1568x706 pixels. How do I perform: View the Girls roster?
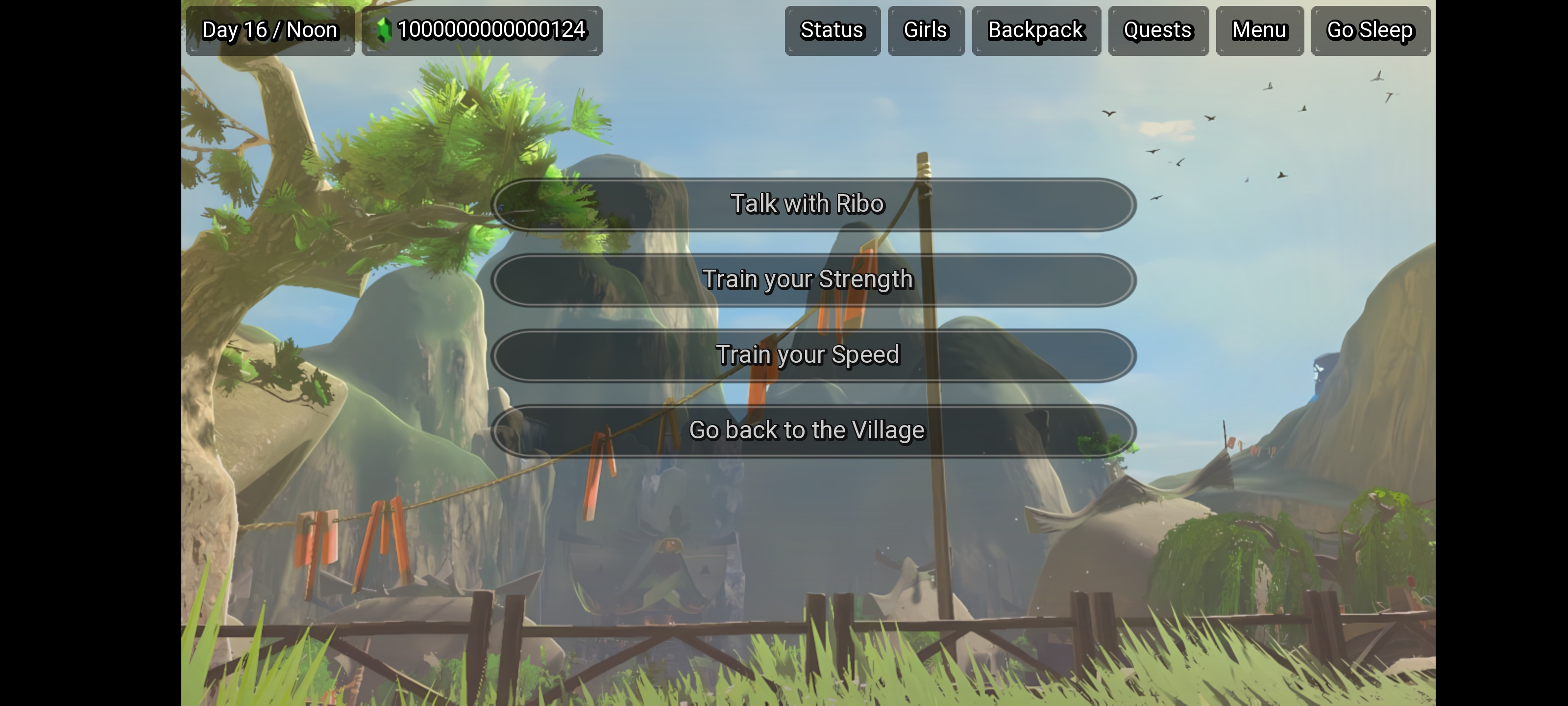925,30
